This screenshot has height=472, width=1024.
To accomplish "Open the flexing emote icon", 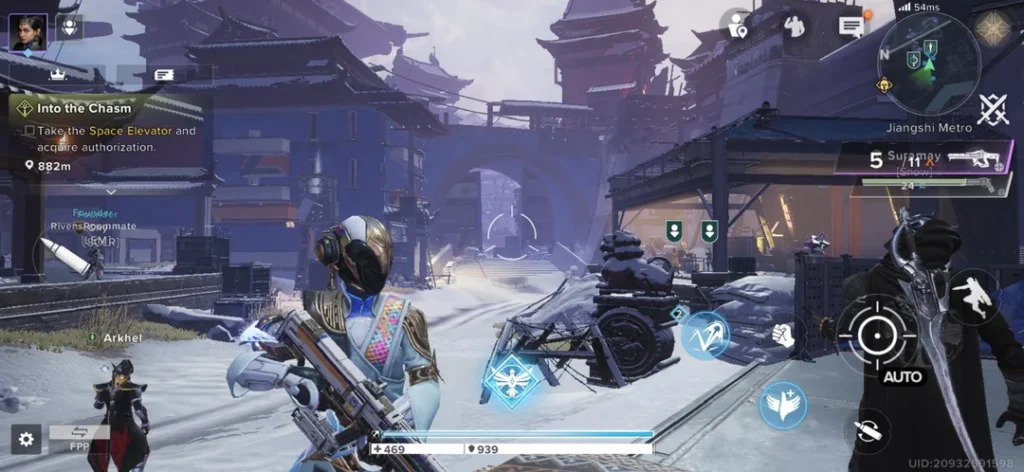I will point(794,26).
